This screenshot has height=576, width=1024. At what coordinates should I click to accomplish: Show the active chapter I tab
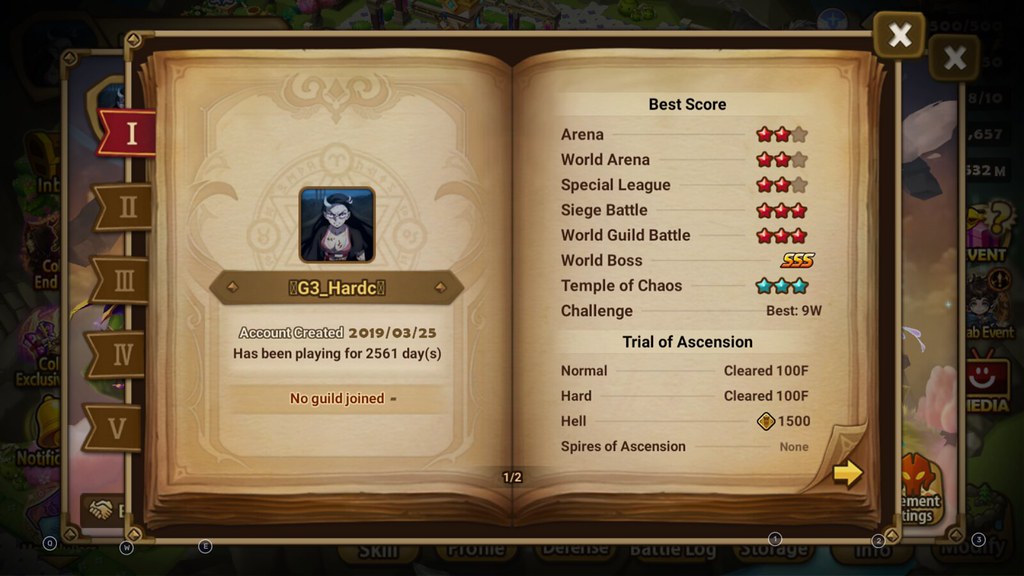[x=130, y=133]
